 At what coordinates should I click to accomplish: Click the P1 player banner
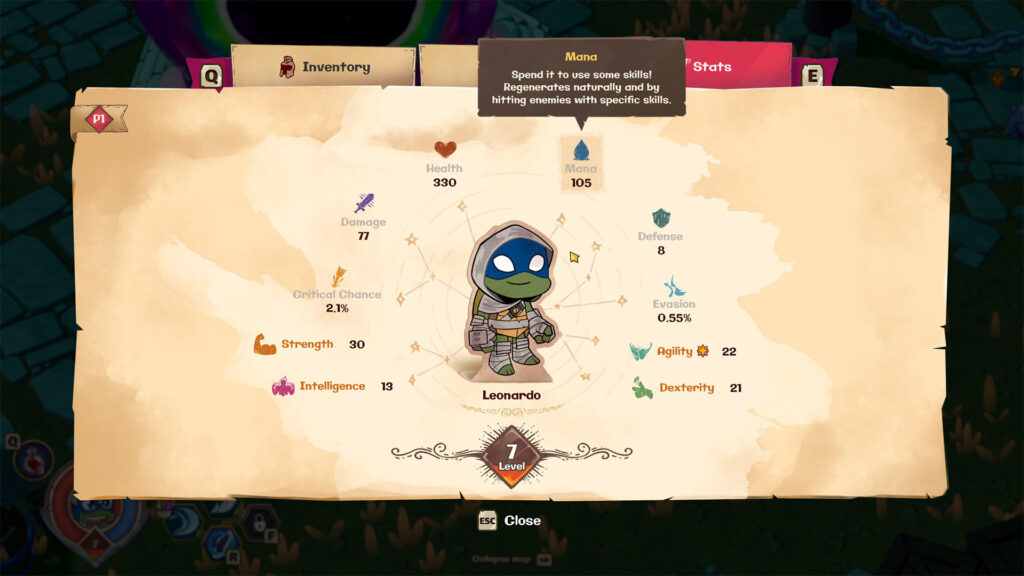pos(98,119)
